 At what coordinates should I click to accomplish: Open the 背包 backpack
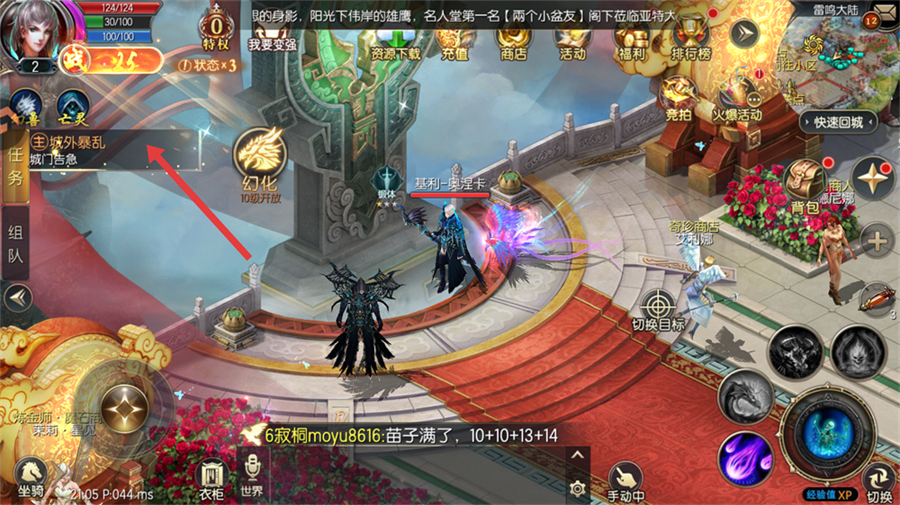[803, 187]
